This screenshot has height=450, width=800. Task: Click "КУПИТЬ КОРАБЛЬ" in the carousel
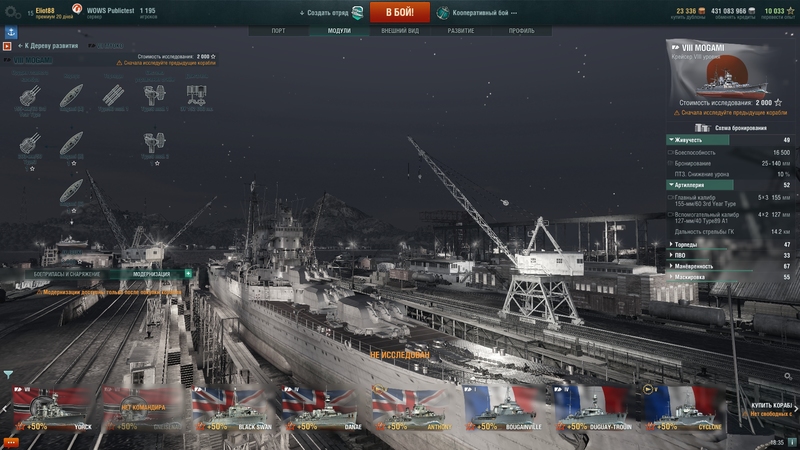[772, 405]
